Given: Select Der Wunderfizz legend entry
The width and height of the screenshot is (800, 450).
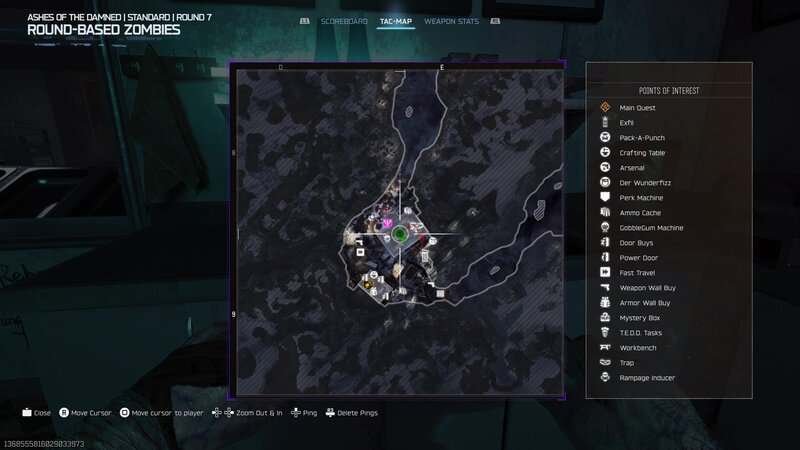Looking at the screenshot, I should click(x=642, y=183).
